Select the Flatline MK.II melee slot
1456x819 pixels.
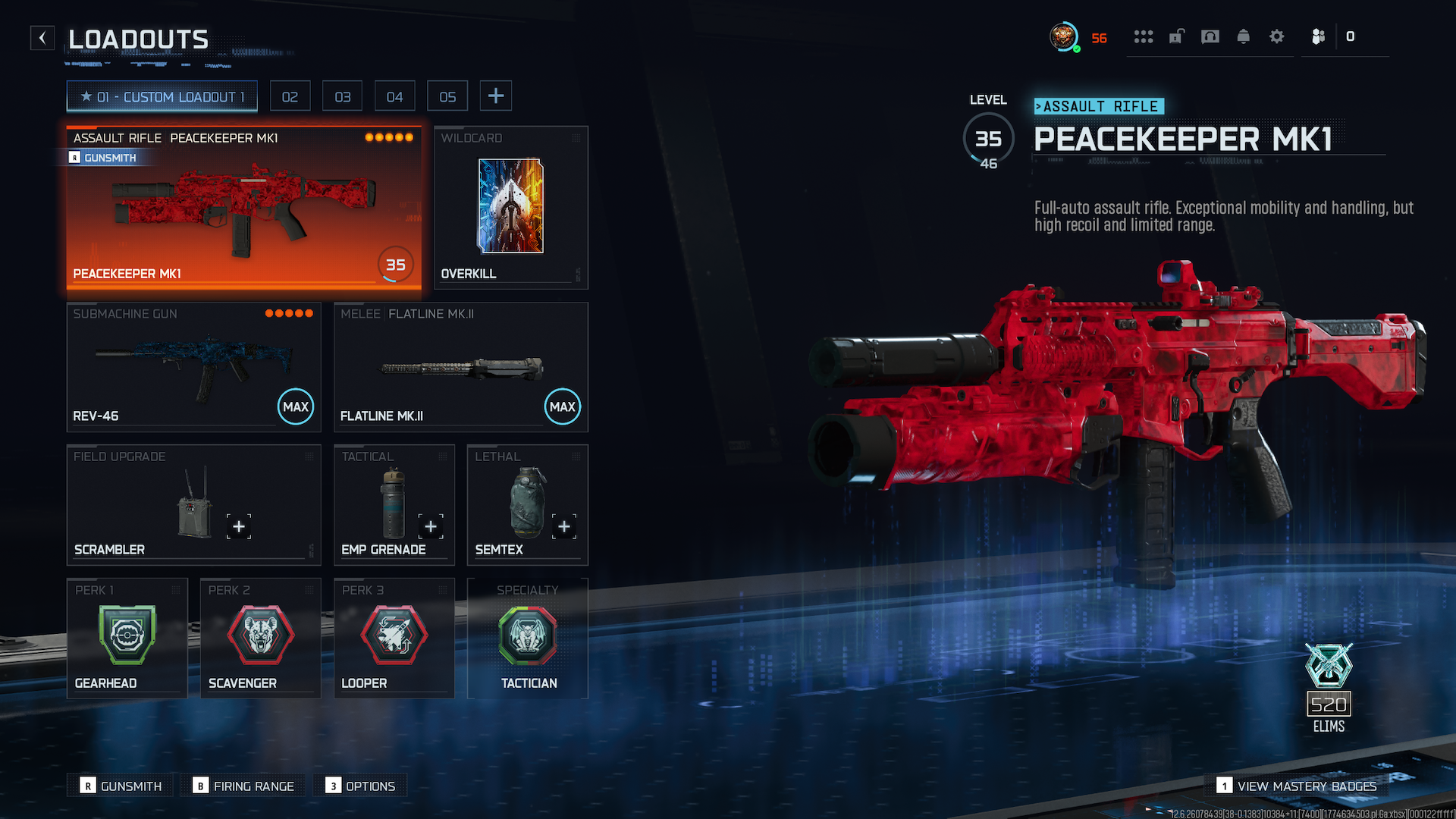pos(460,367)
